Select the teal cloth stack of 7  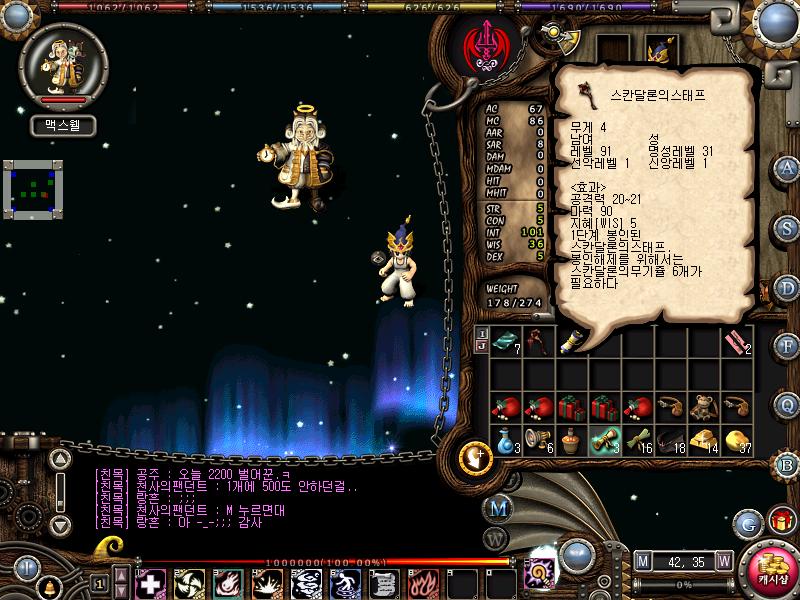(x=504, y=340)
